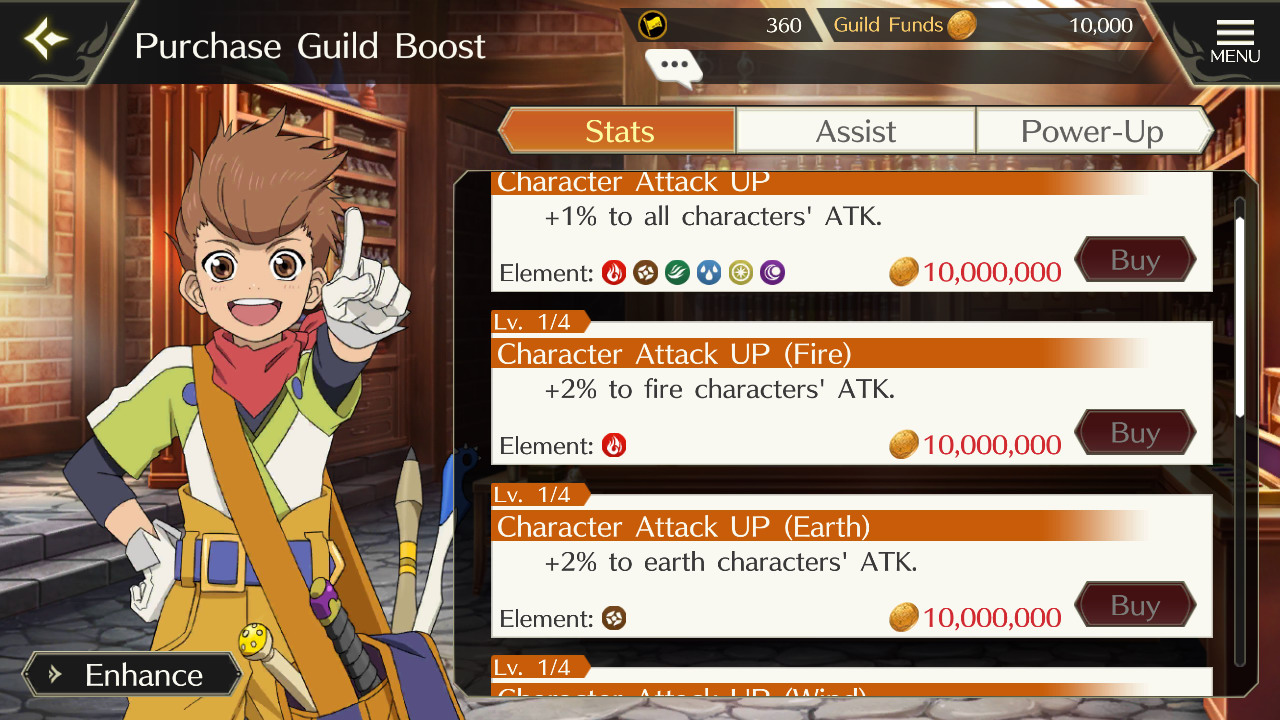The height and width of the screenshot is (720, 1280).
Task: Select the Character Attack UP (Earth) row title
Action: point(683,527)
